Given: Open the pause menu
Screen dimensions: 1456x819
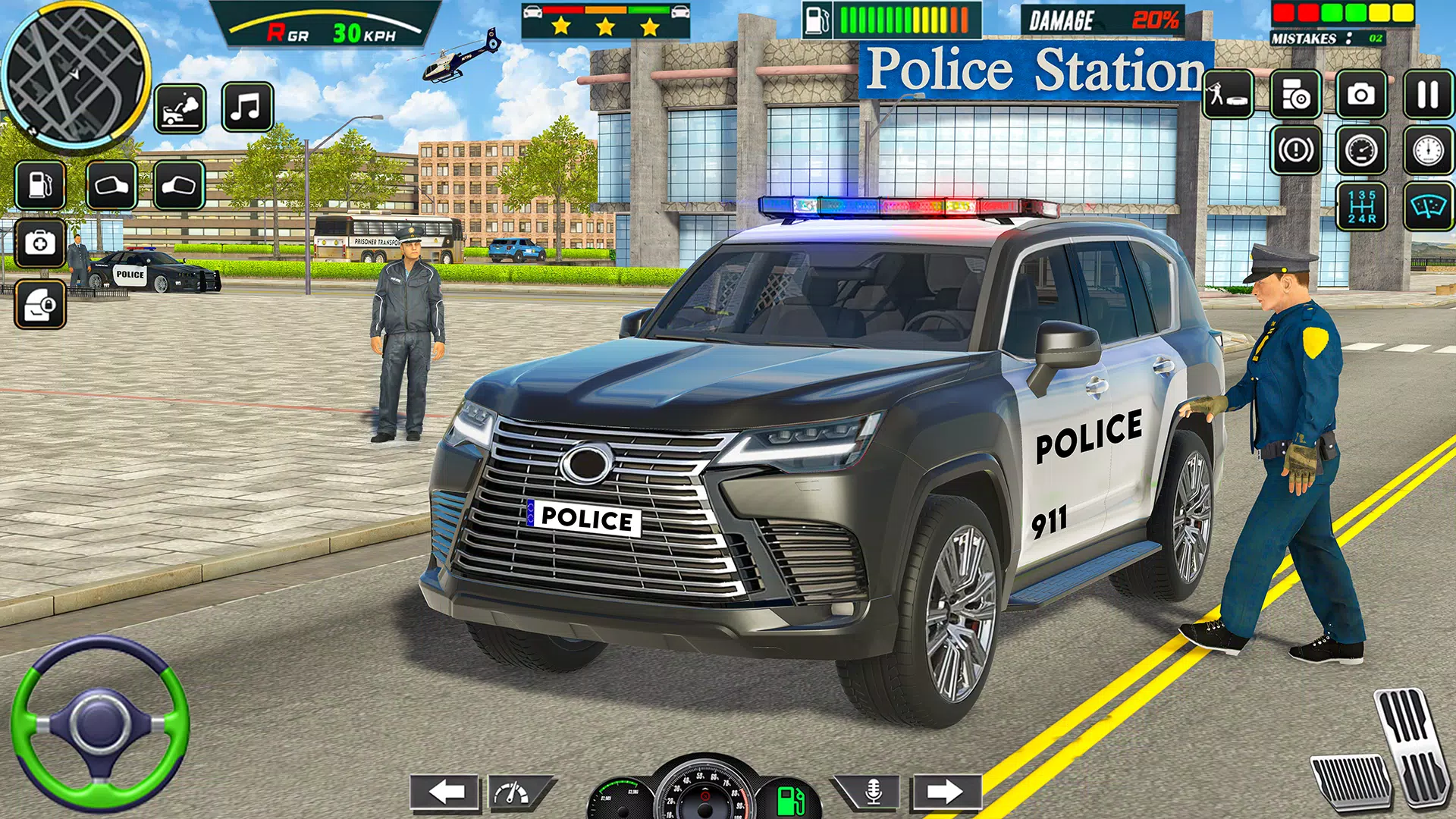Looking at the screenshot, I should click(x=1428, y=95).
